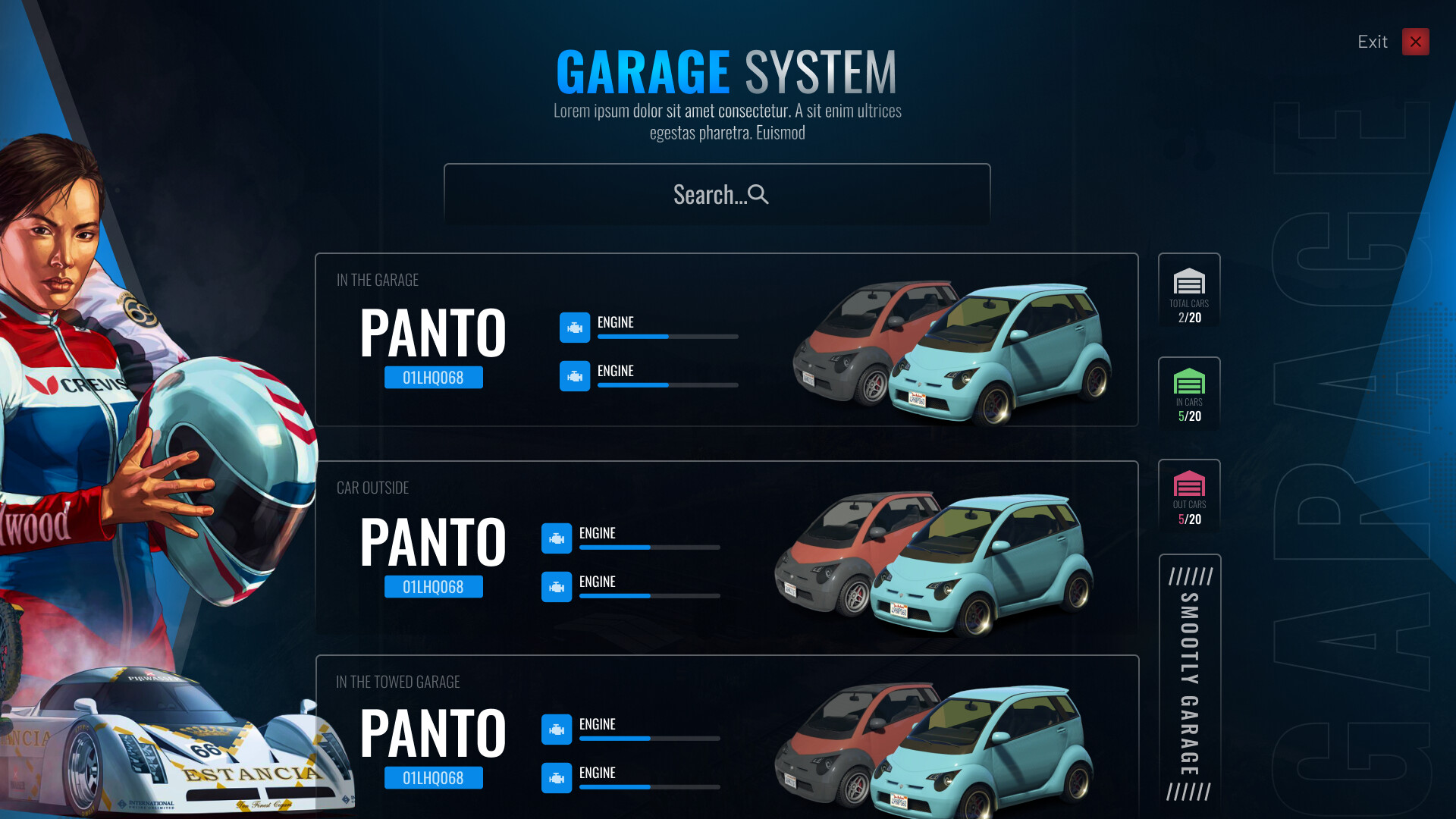Screen dimensions: 1456x819
Task: Click the 01LHQ068 plate under the garage PANTO
Action: click(433, 377)
